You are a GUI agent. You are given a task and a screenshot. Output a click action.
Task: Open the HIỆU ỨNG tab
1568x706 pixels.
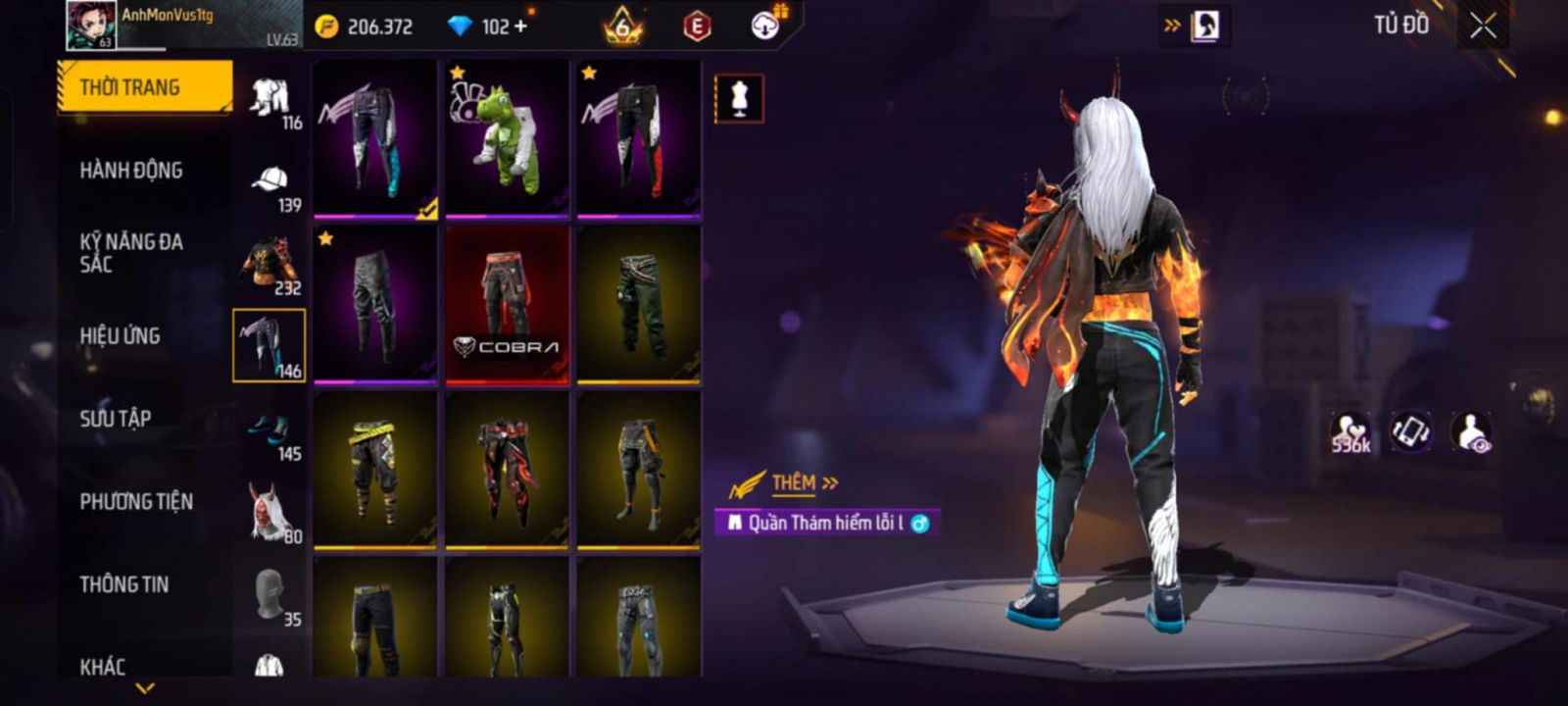click(120, 335)
